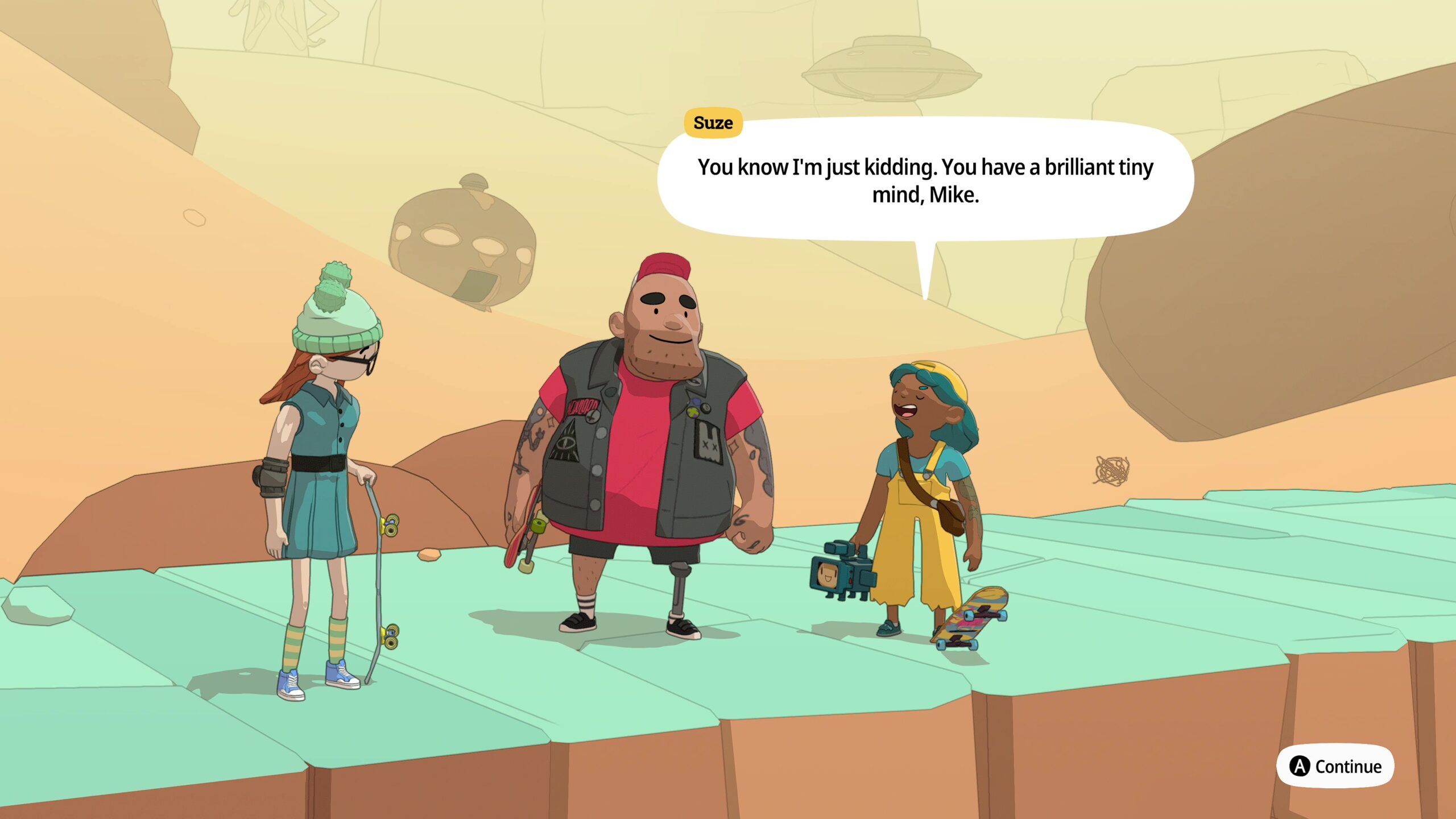Click the Suze dialogue label tab
The height and width of the screenshot is (819, 1456).
click(x=713, y=122)
